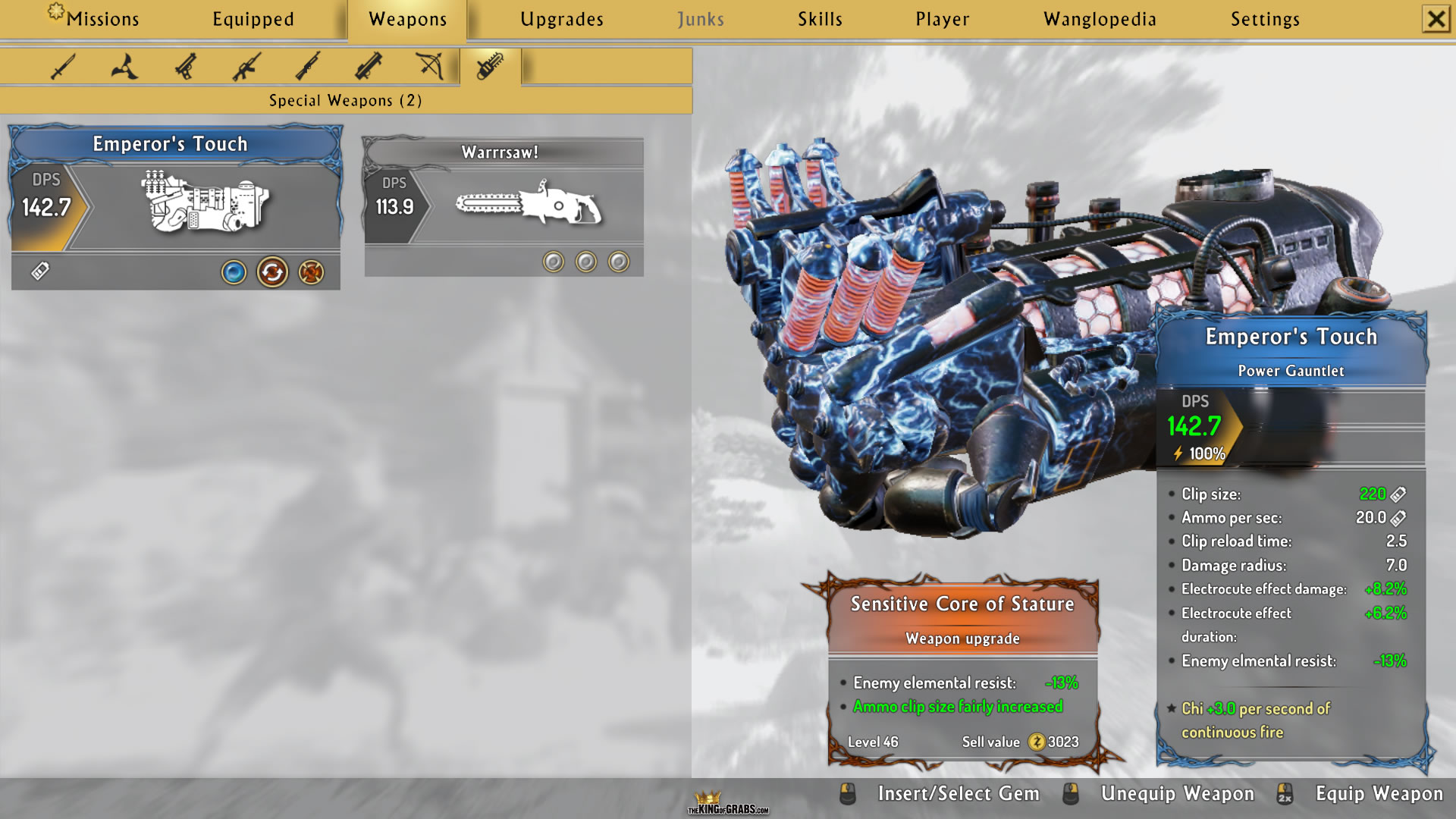This screenshot has height=819, width=1456.
Task: Select the bow weapon category
Action: [430, 67]
